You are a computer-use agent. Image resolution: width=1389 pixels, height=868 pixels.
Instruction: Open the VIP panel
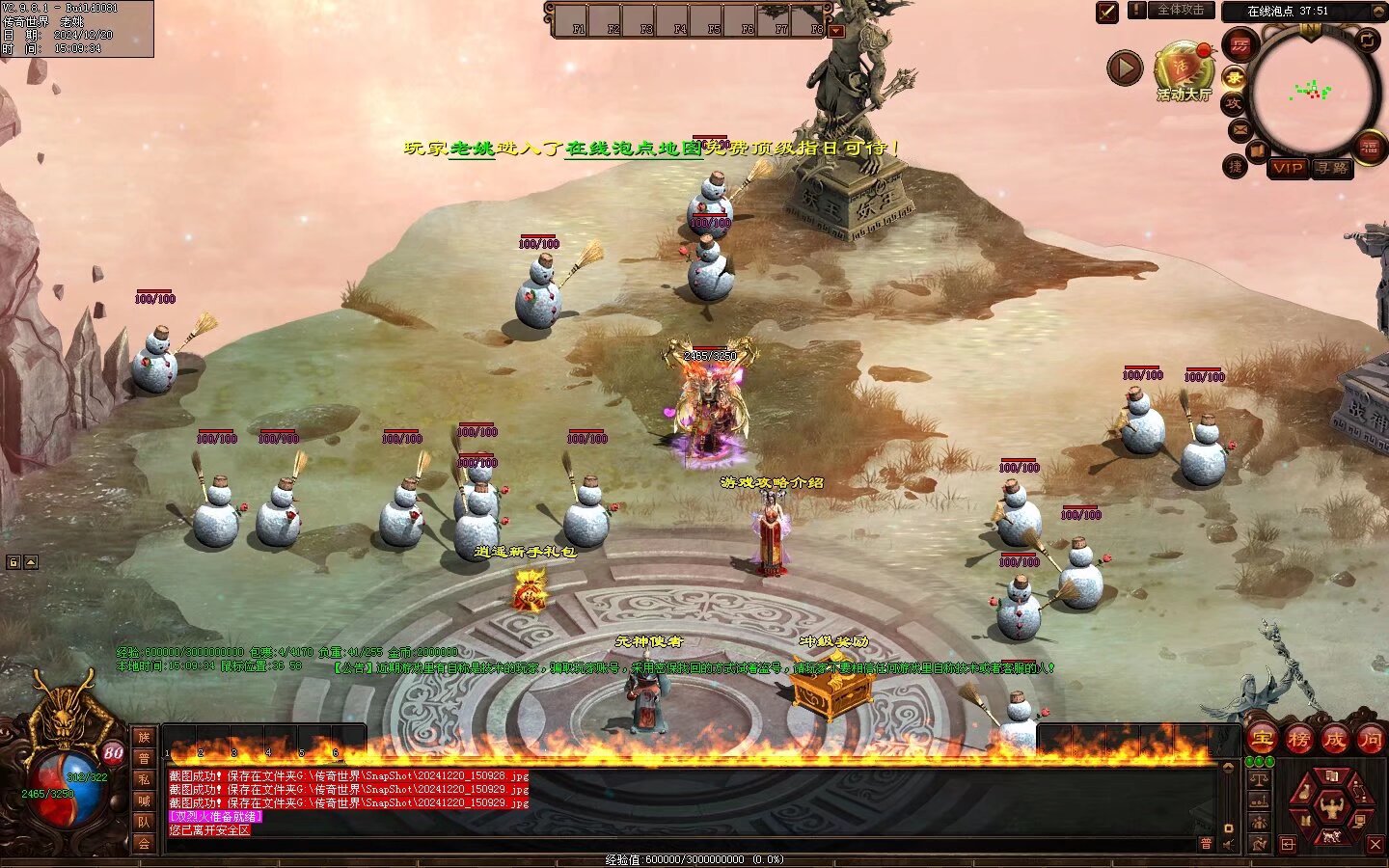[1287, 168]
